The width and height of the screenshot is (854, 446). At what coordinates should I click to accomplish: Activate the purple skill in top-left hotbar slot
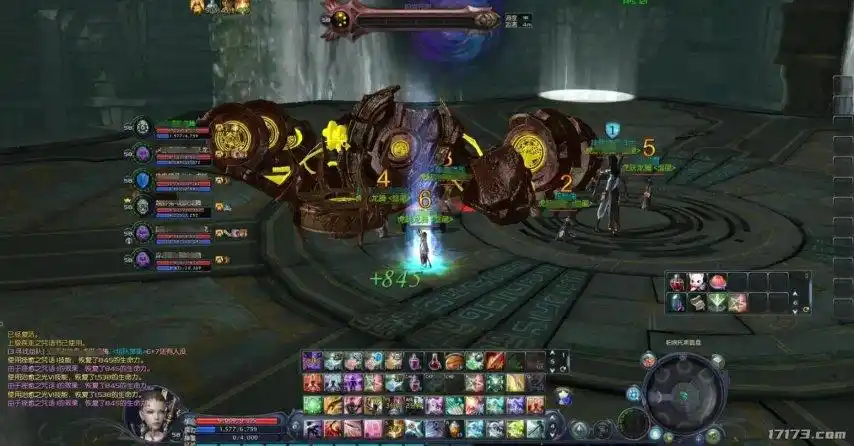pos(312,361)
